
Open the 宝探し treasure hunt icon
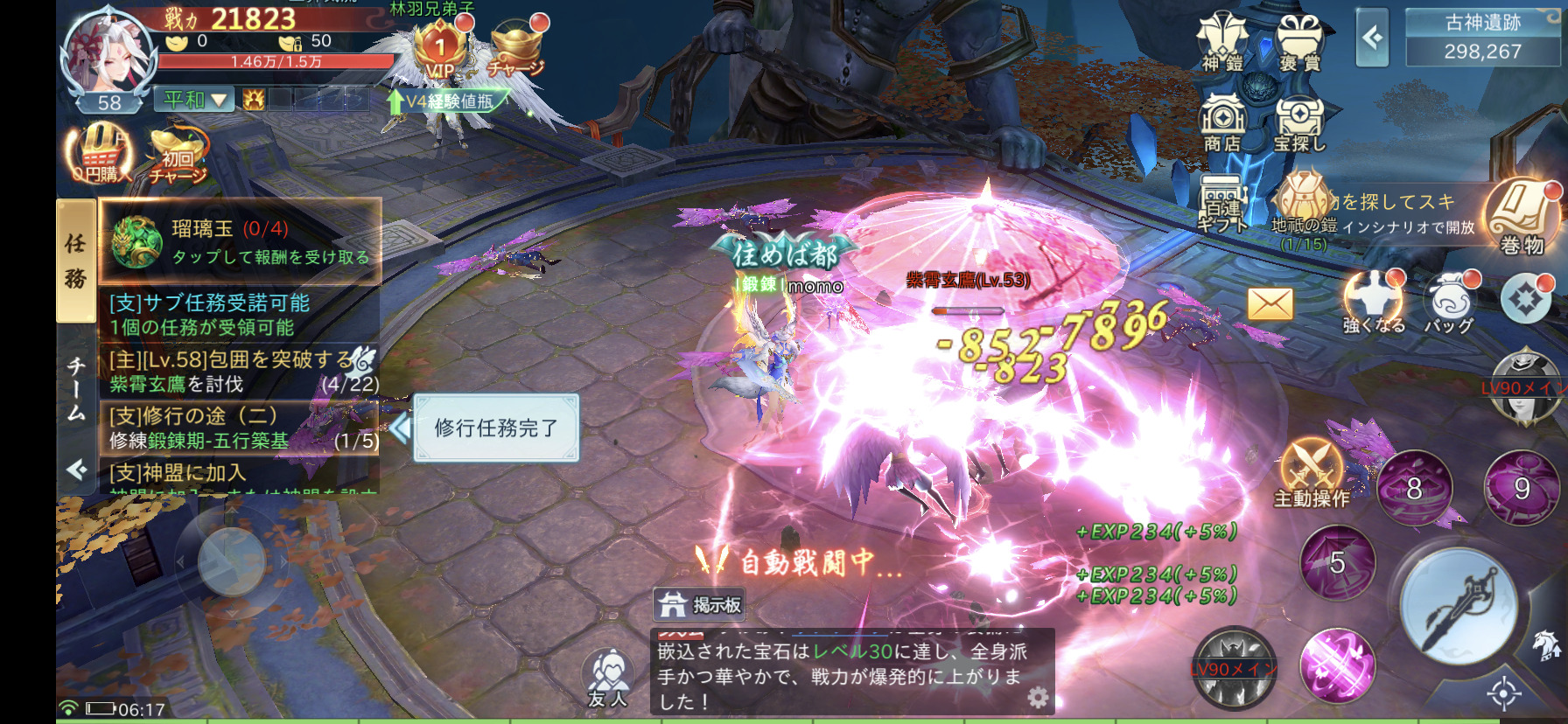(1299, 122)
